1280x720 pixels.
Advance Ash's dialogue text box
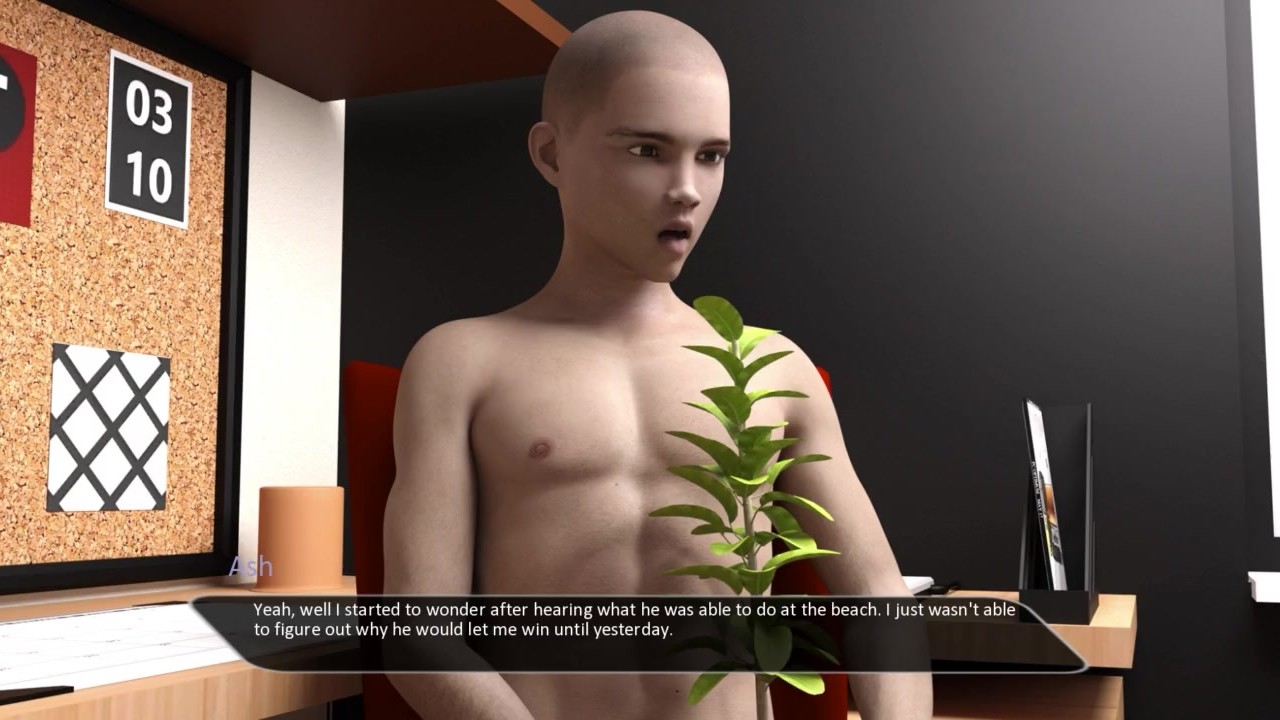(638, 632)
